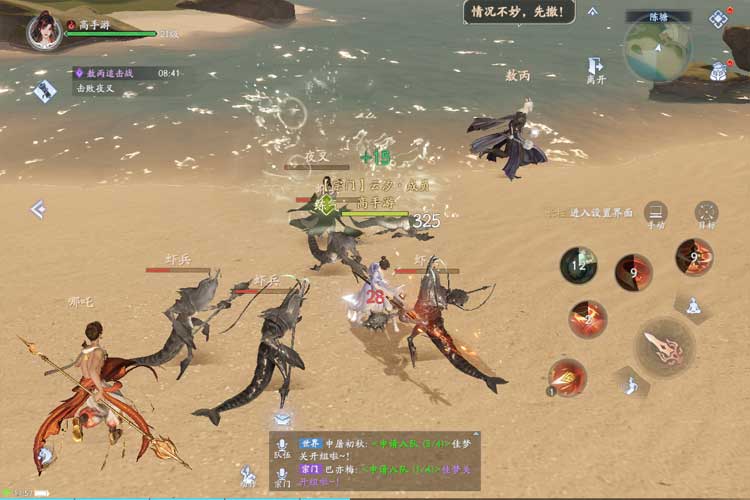Select the 家门 clan voice channel
The image size is (750, 500).
[282, 475]
